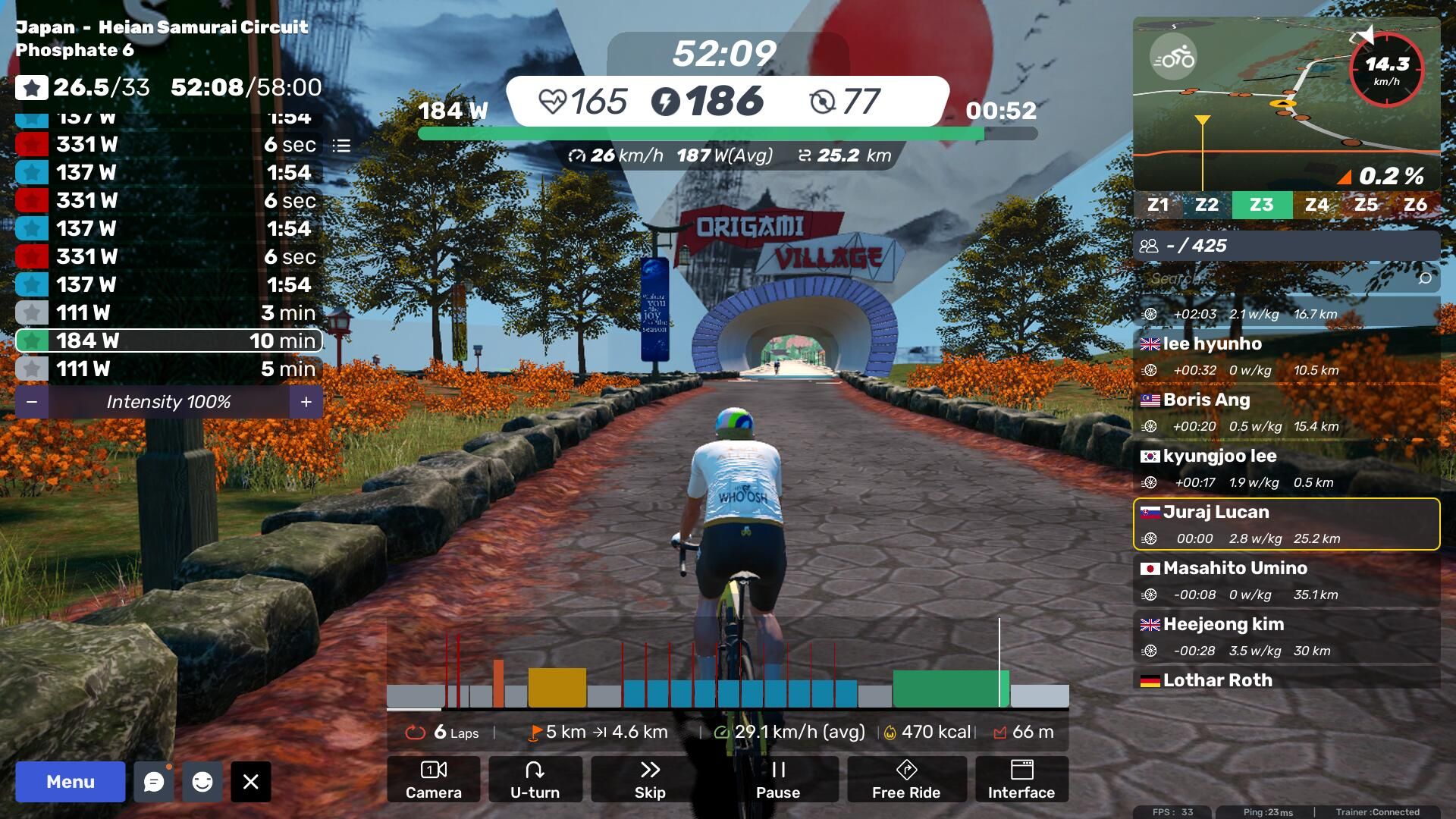Viewport: 1456px width, 819px height.
Task: Toggle the workout interval list icon
Action: pos(341,145)
